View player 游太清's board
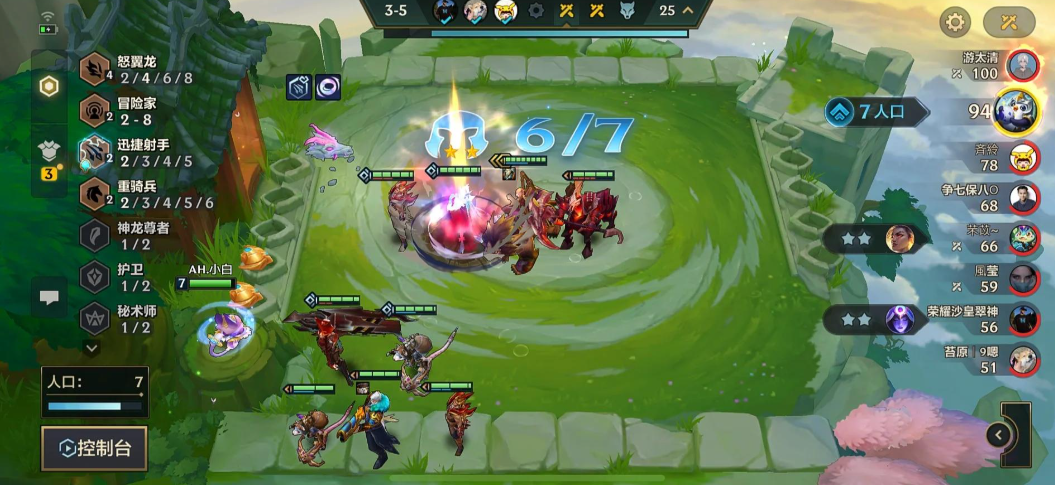1055x485 pixels. tap(1021, 66)
